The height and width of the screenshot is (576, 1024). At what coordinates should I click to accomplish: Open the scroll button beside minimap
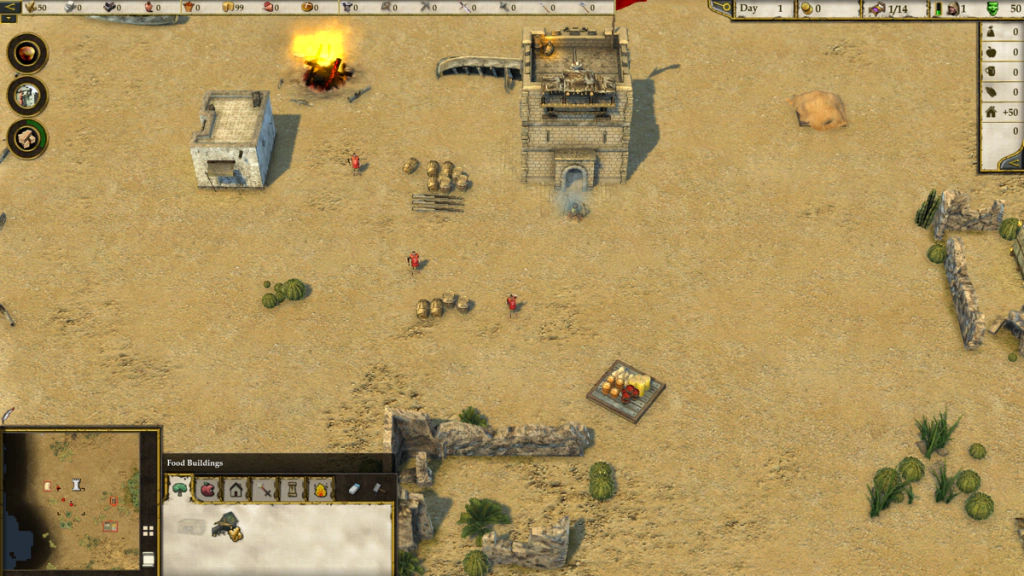coord(148,559)
